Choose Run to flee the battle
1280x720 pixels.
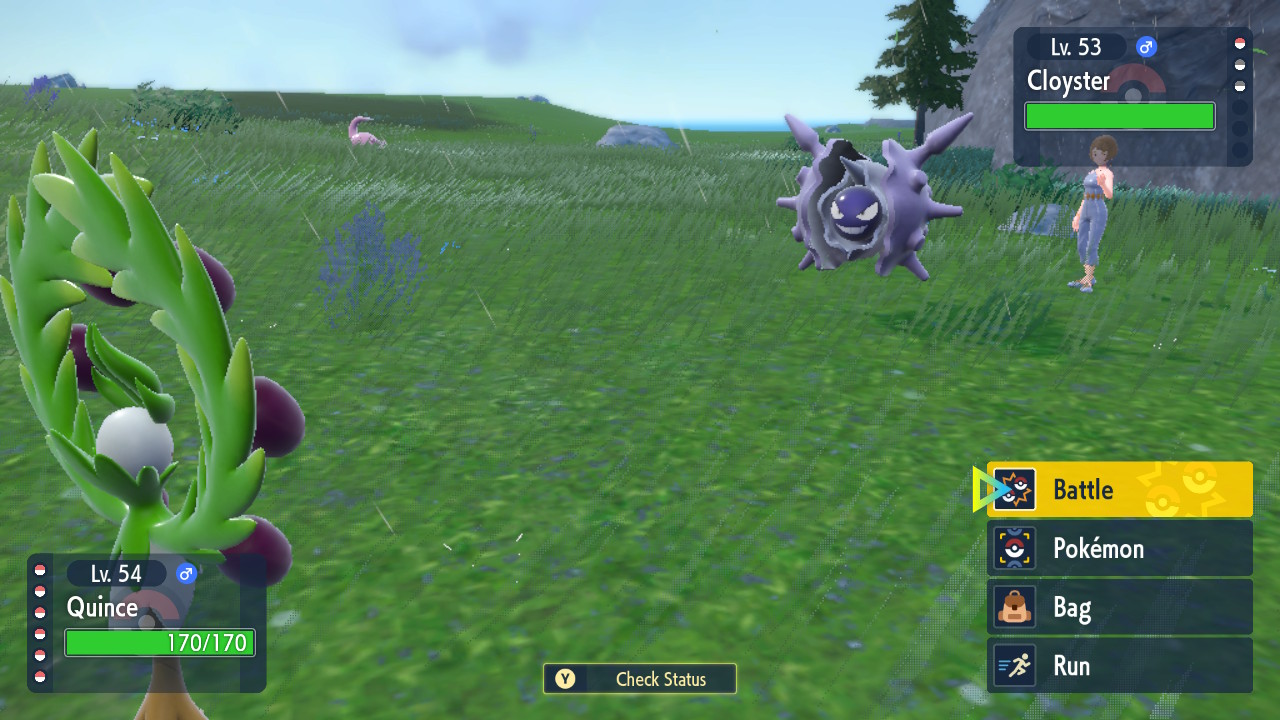coord(1119,666)
